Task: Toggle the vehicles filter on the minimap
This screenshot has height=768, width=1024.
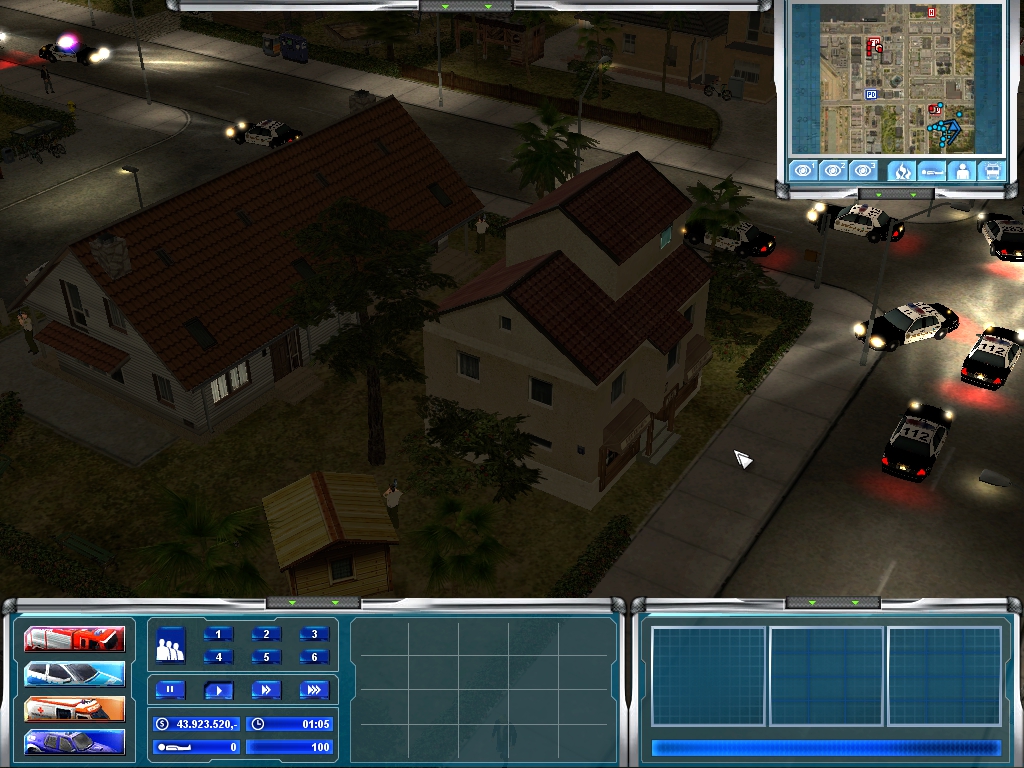Action: pyautogui.click(x=993, y=170)
